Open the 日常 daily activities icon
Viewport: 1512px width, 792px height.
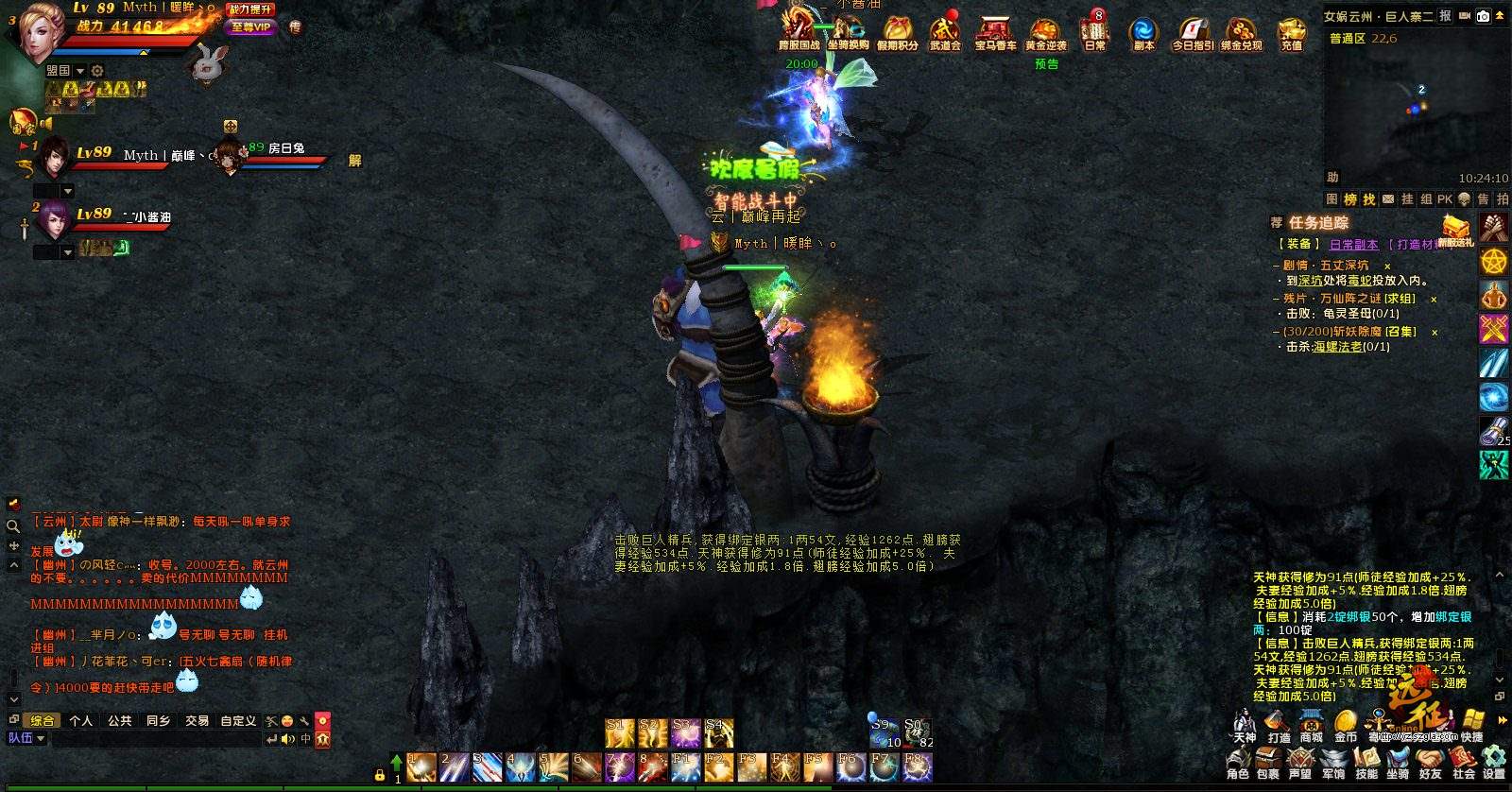point(1095,32)
